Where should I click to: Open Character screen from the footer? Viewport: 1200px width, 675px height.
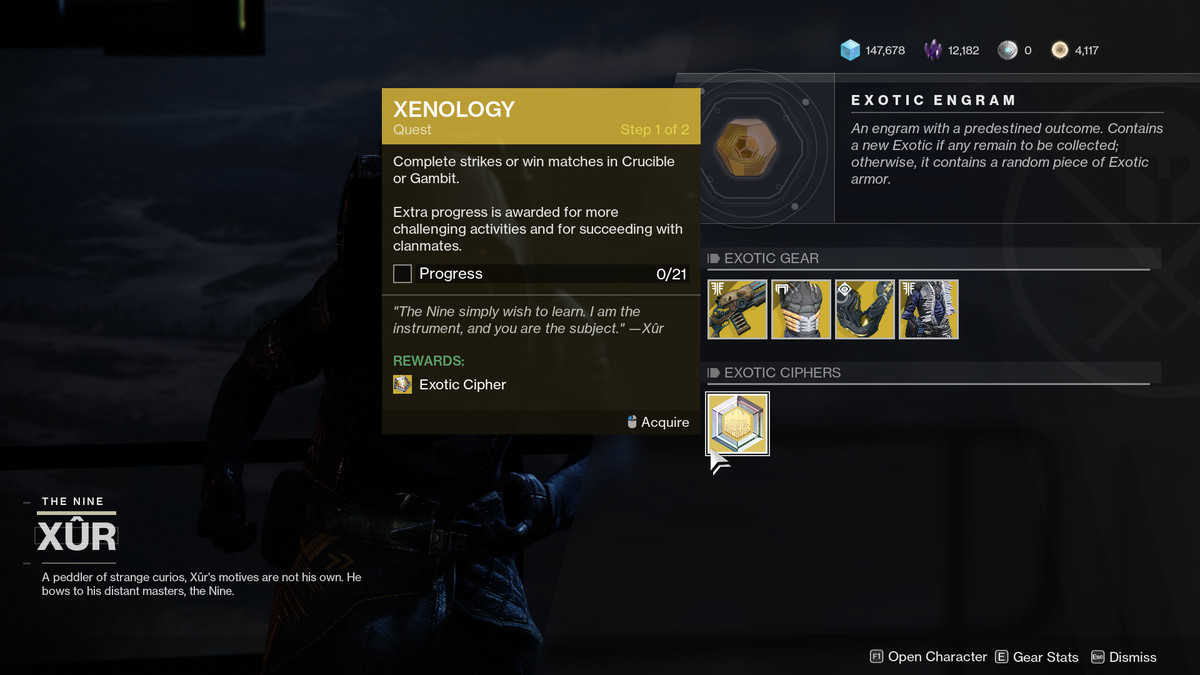pyautogui.click(x=928, y=657)
